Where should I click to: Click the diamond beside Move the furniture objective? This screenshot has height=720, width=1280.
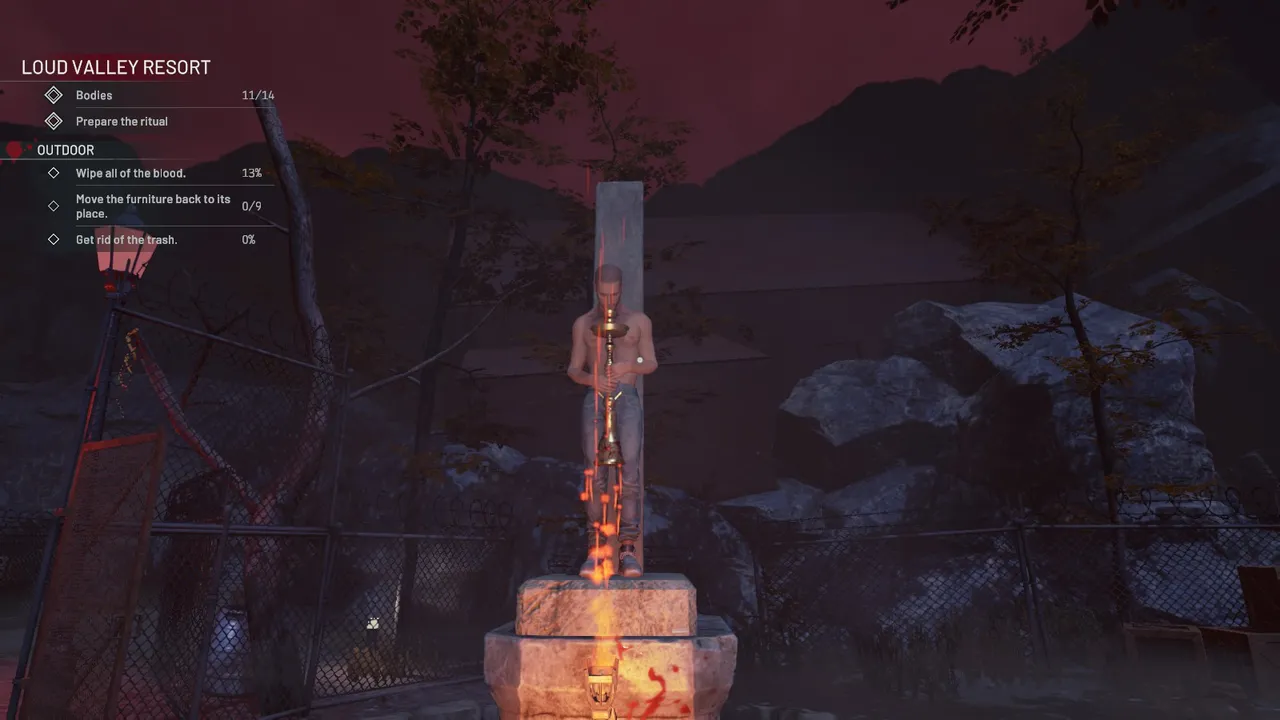[54, 206]
